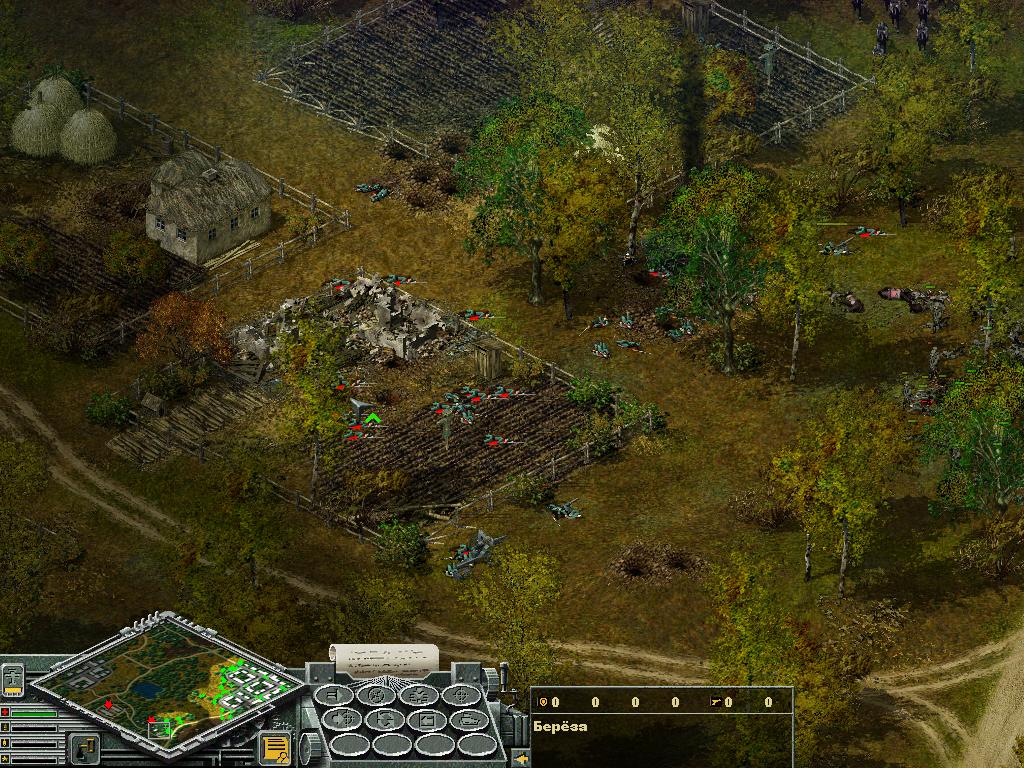Select the arrow-with-crosshair command key
The width and height of the screenshot is (1024, 768).
(343, 720)
